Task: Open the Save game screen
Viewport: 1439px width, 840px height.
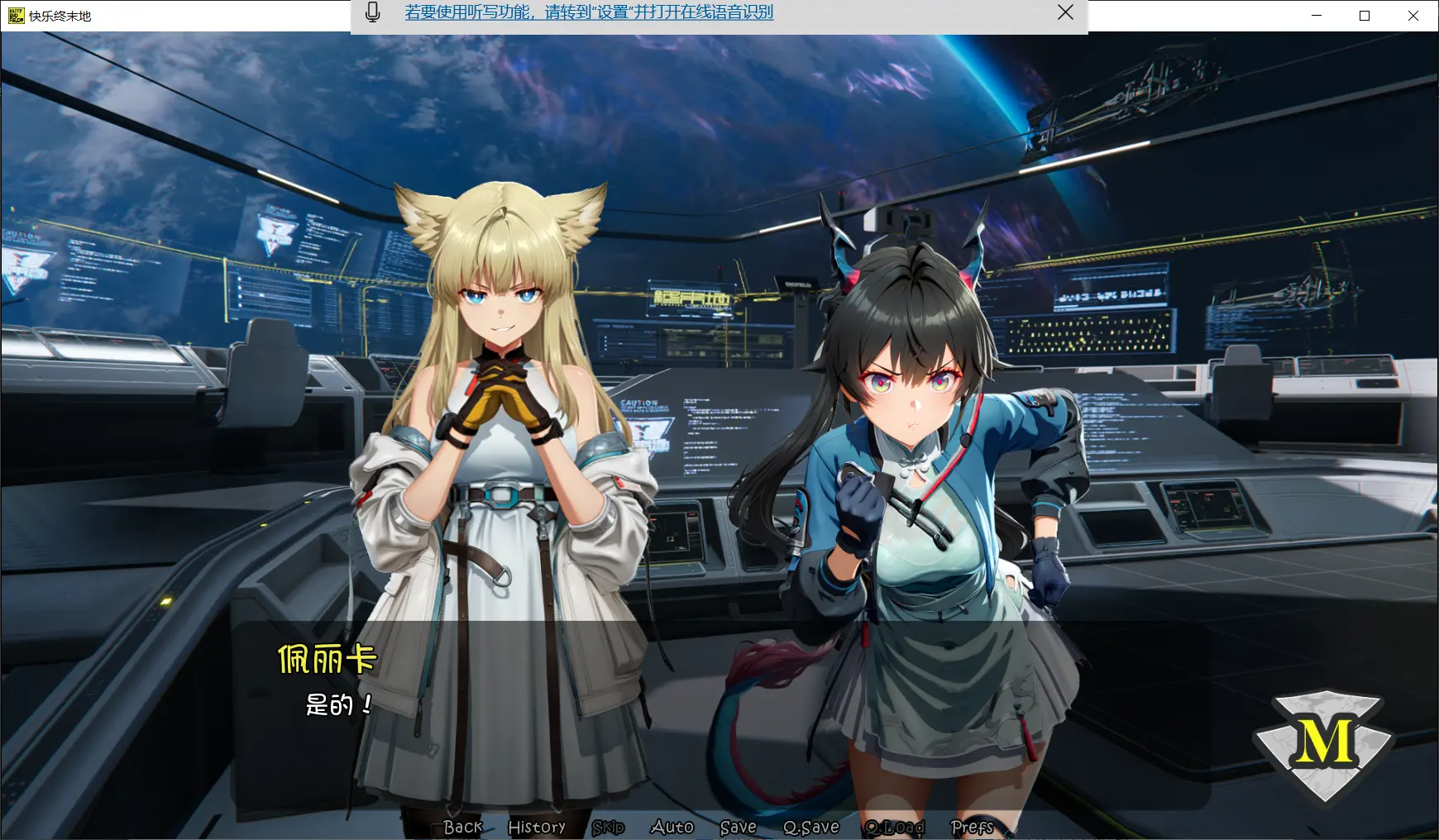Action: [x=738, y=827]
